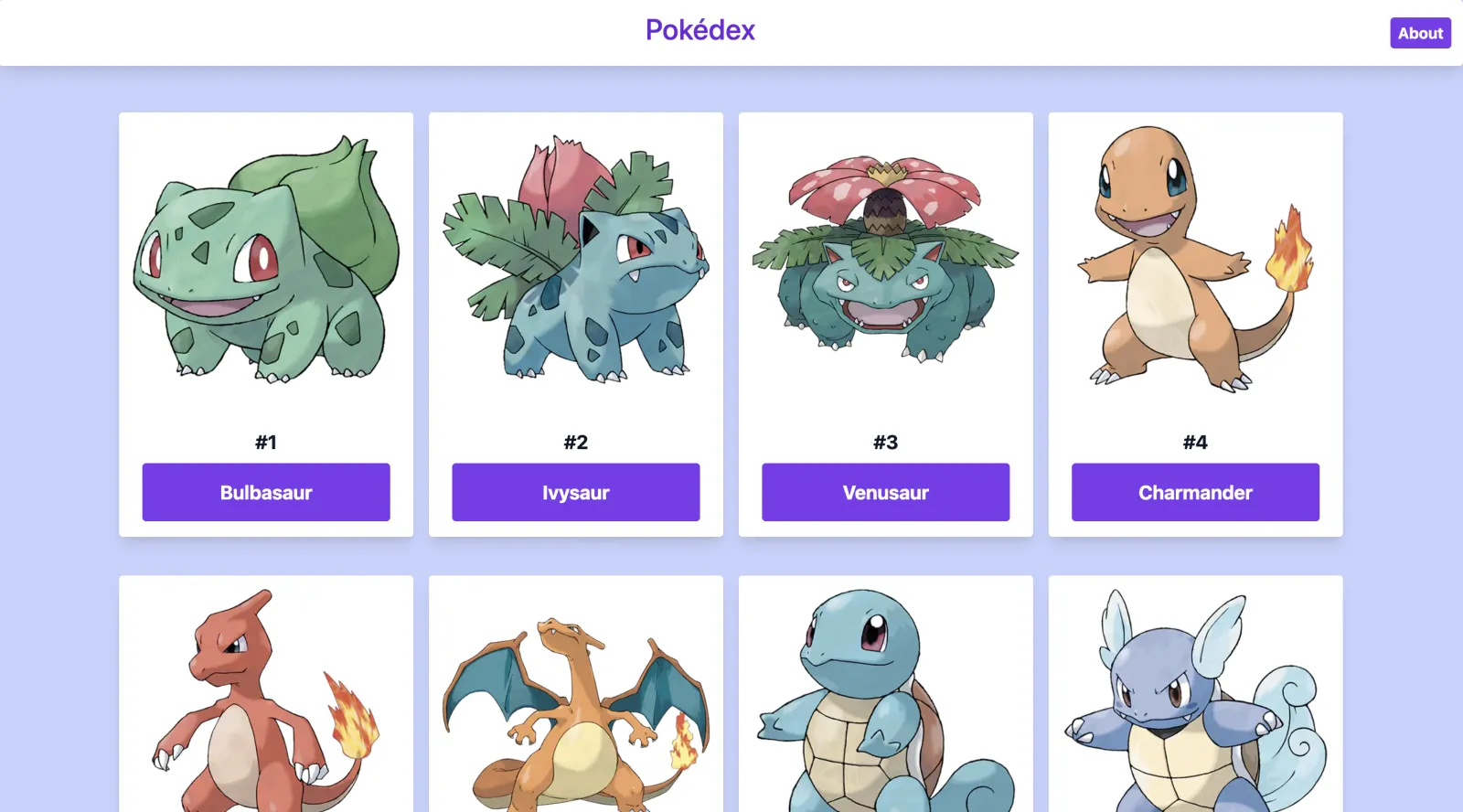Image resolution: width=1463 pixels, height=812 pixels.
Task: Open the About page
Action: (1419, 33)
